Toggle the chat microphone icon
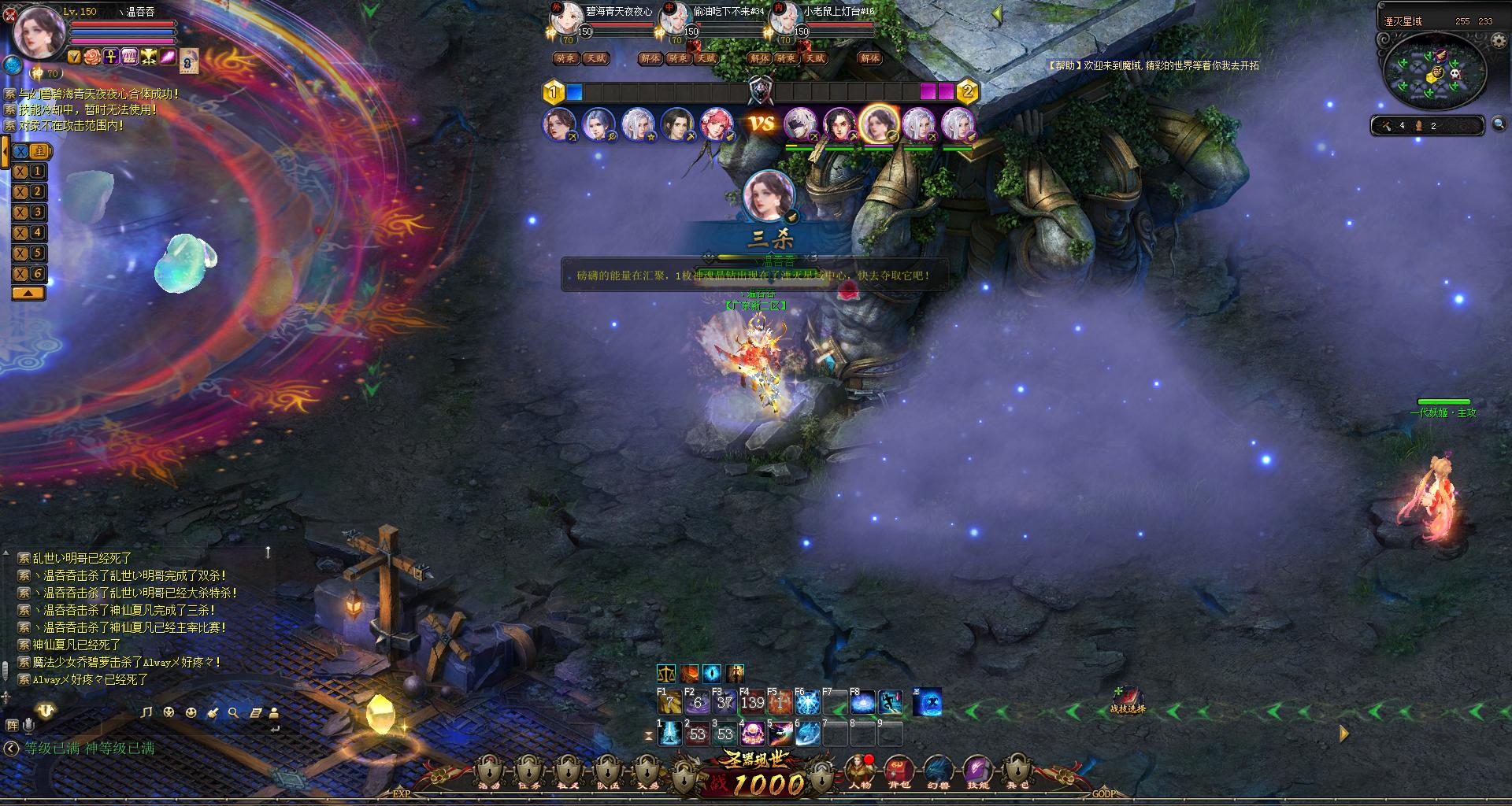This screenshot has width=1512, height=806. 29,725
